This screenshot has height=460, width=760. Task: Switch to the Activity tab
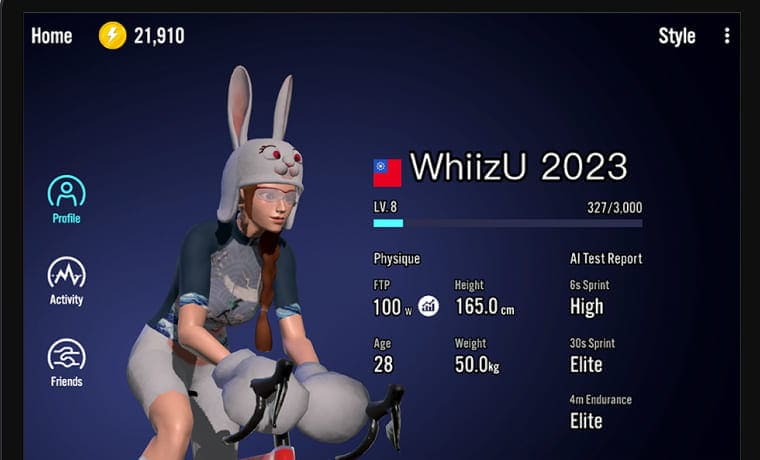coord(66,280)
